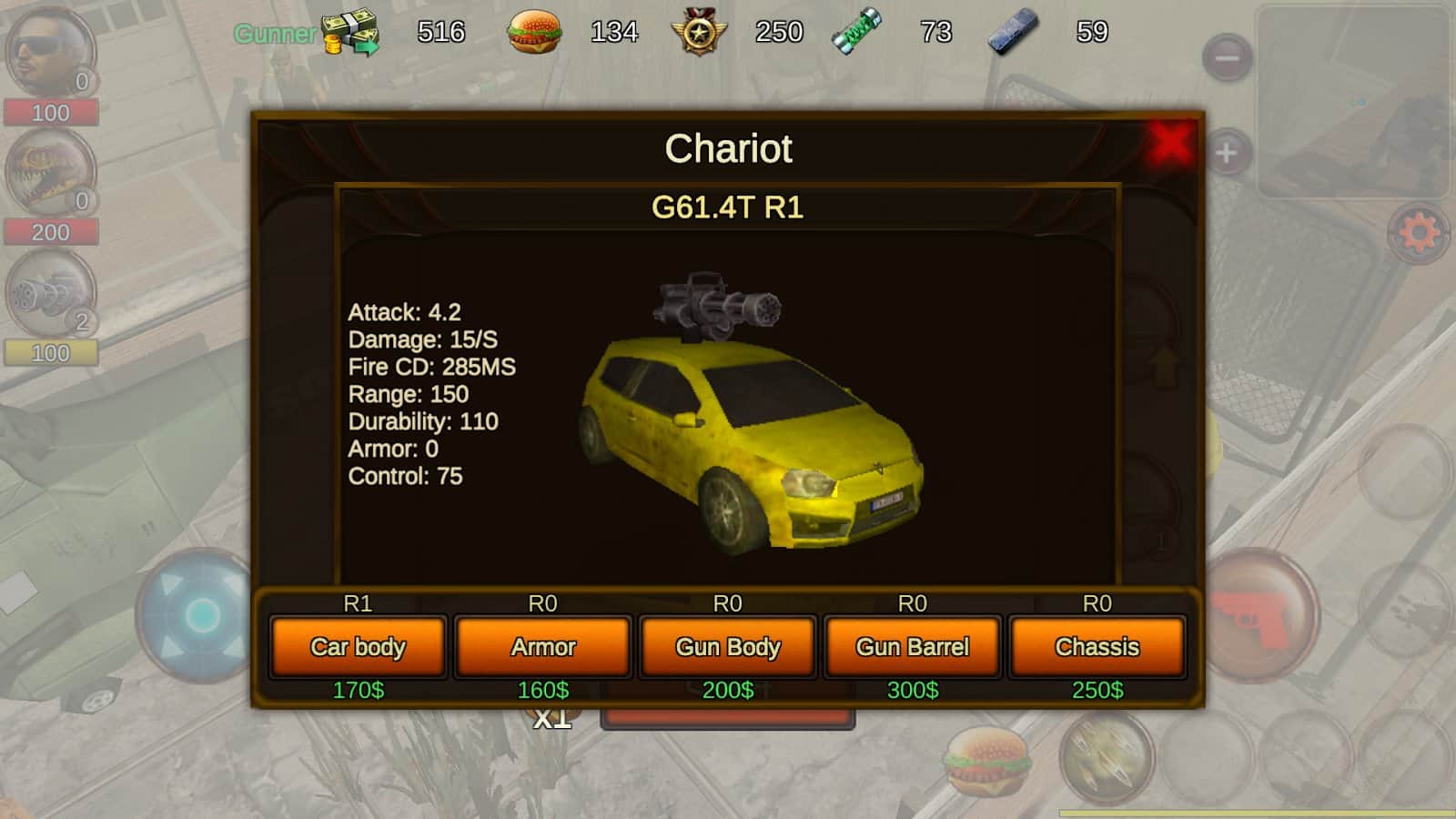
Task: Upgrade the Gun Body
Action: pos(728,647)
